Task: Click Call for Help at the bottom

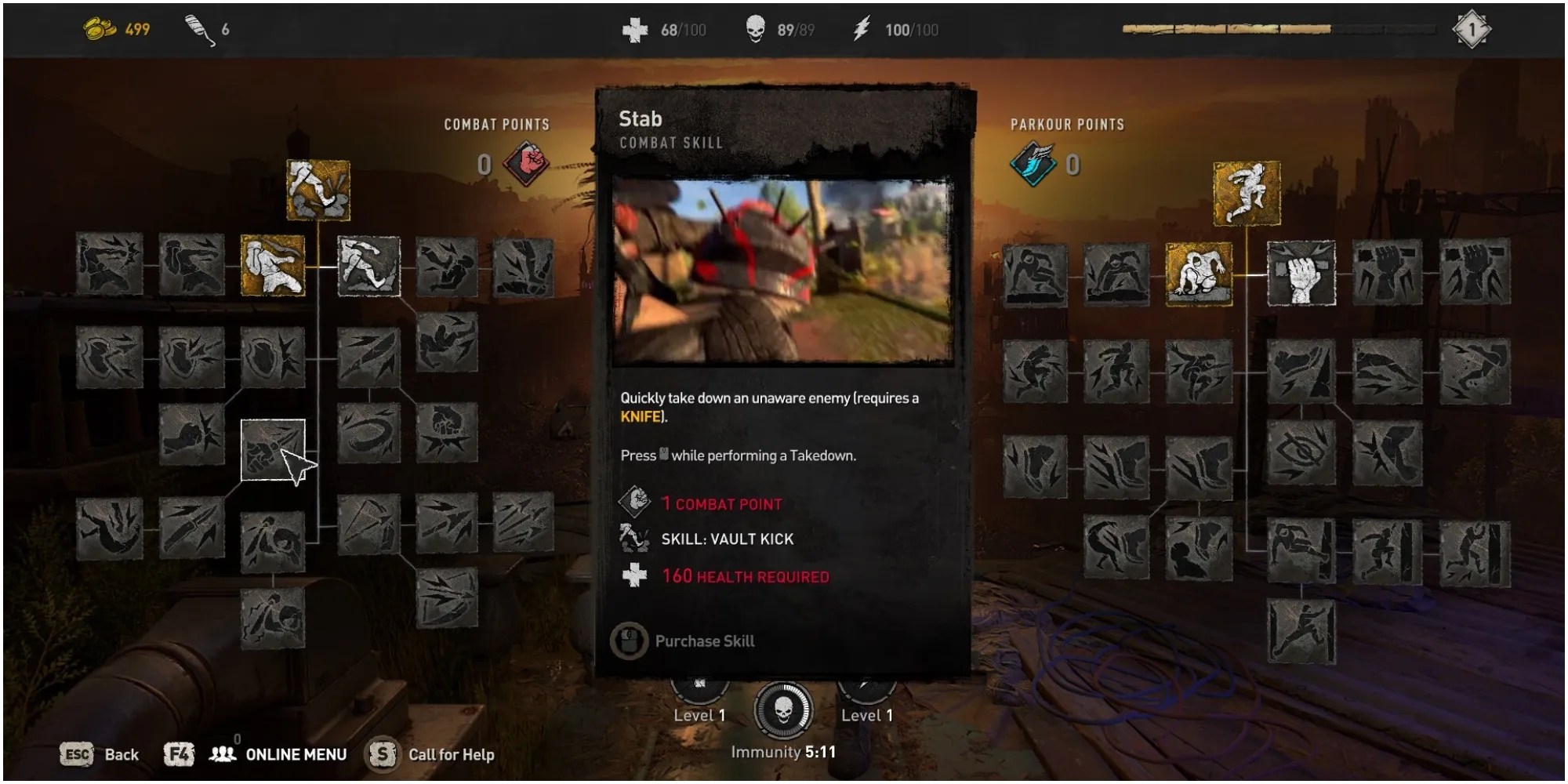Action: point(451,755)
